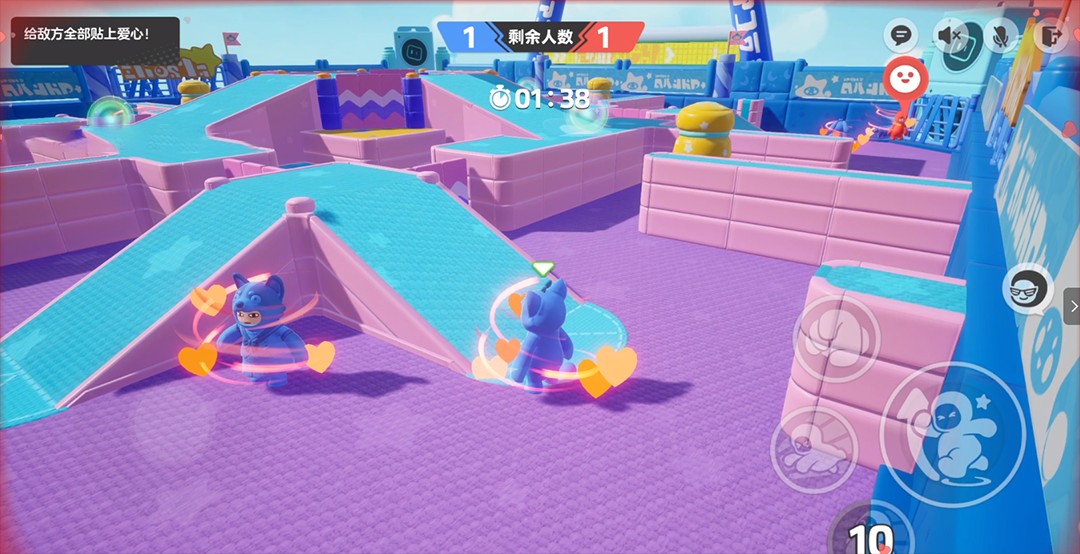Use the item skill showing 10

(869, 536)
